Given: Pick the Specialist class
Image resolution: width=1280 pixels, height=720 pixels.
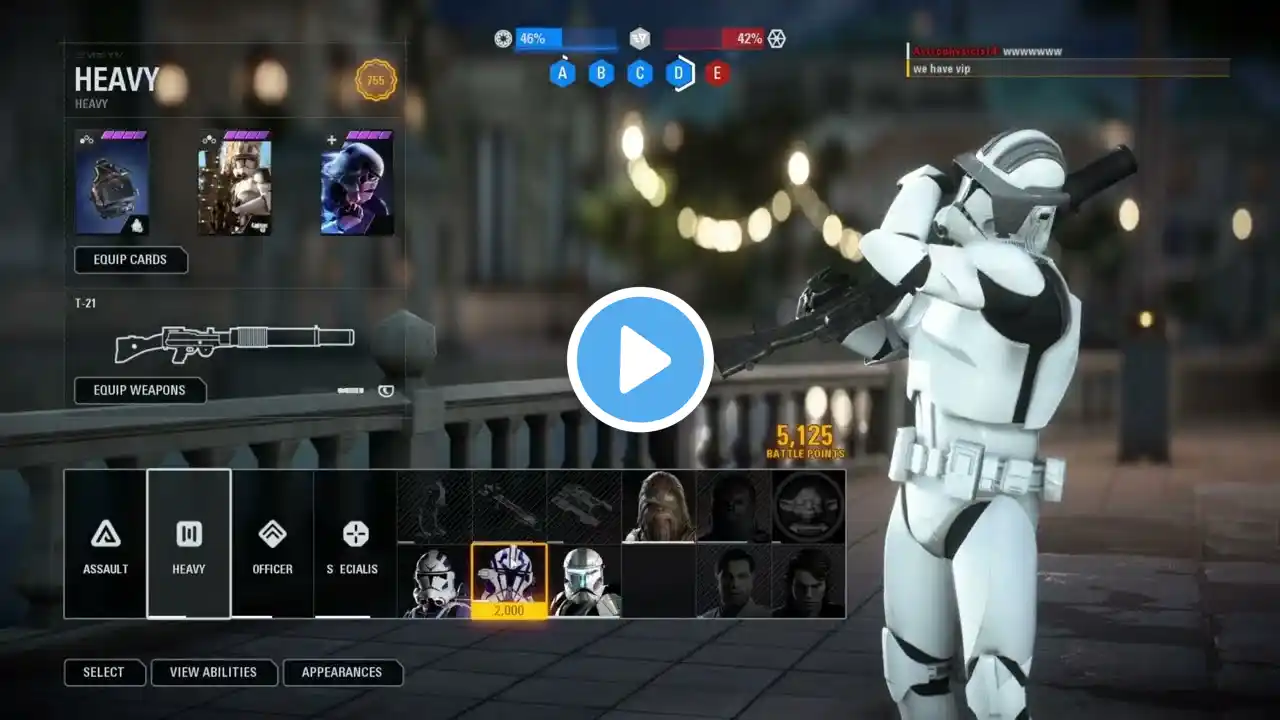Looking at the screenshot, I should tap(355, 543).
